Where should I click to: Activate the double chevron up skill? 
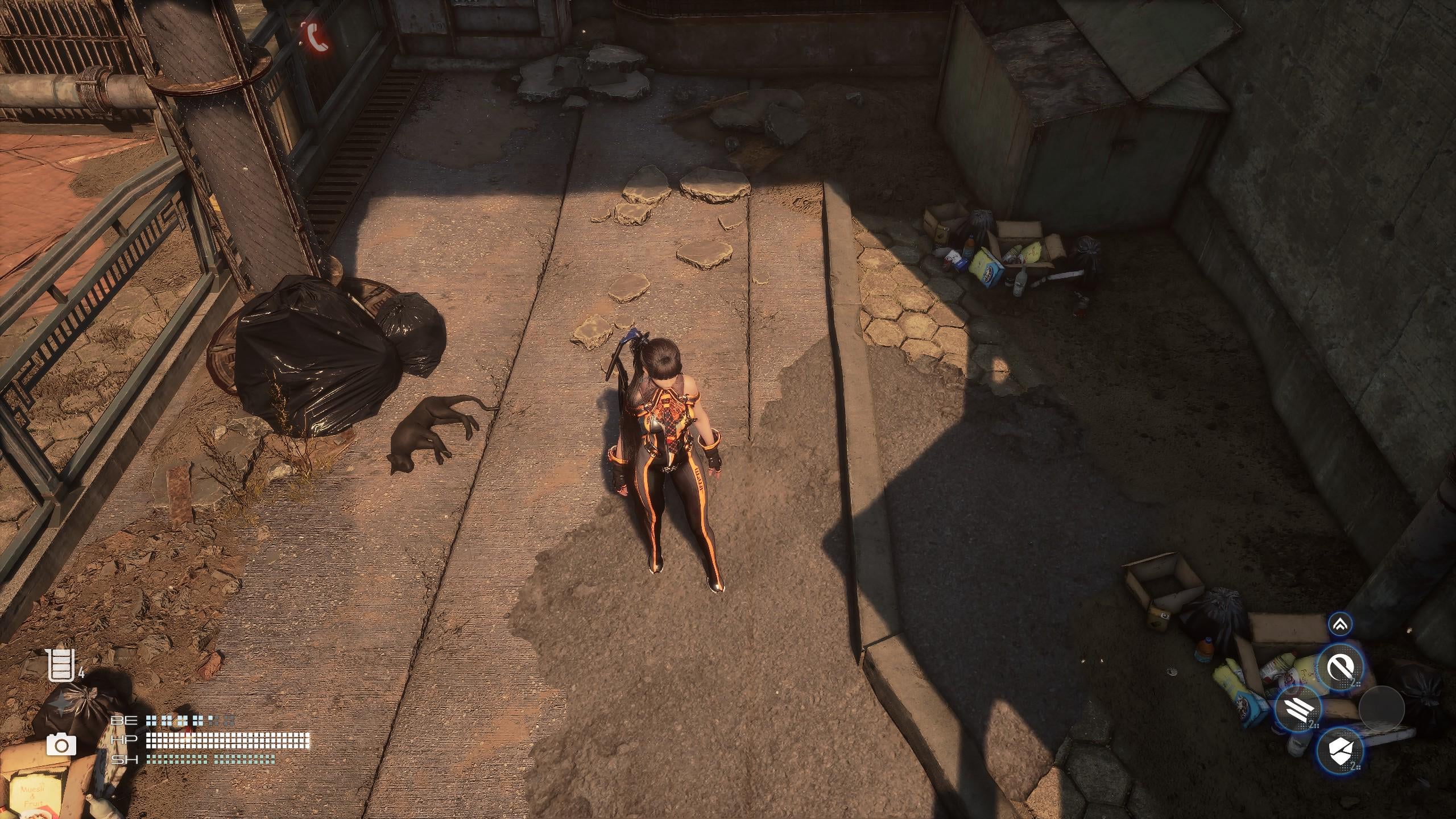[1341, 625]
